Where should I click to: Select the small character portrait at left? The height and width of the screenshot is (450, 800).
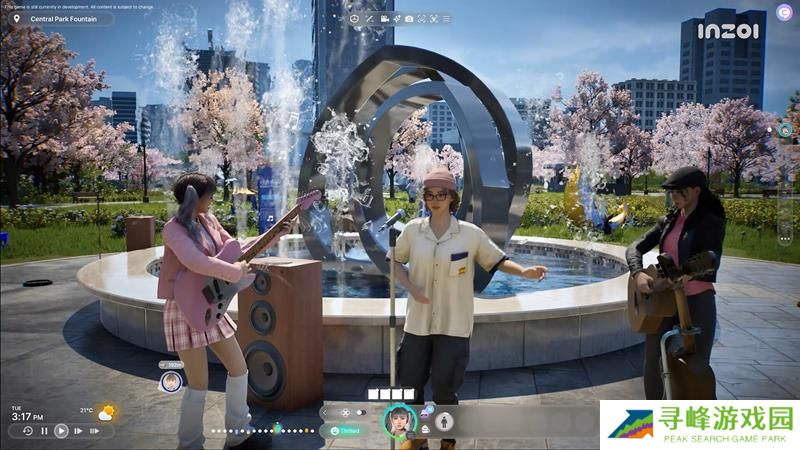pyautogui.click(x=171, y=381)
